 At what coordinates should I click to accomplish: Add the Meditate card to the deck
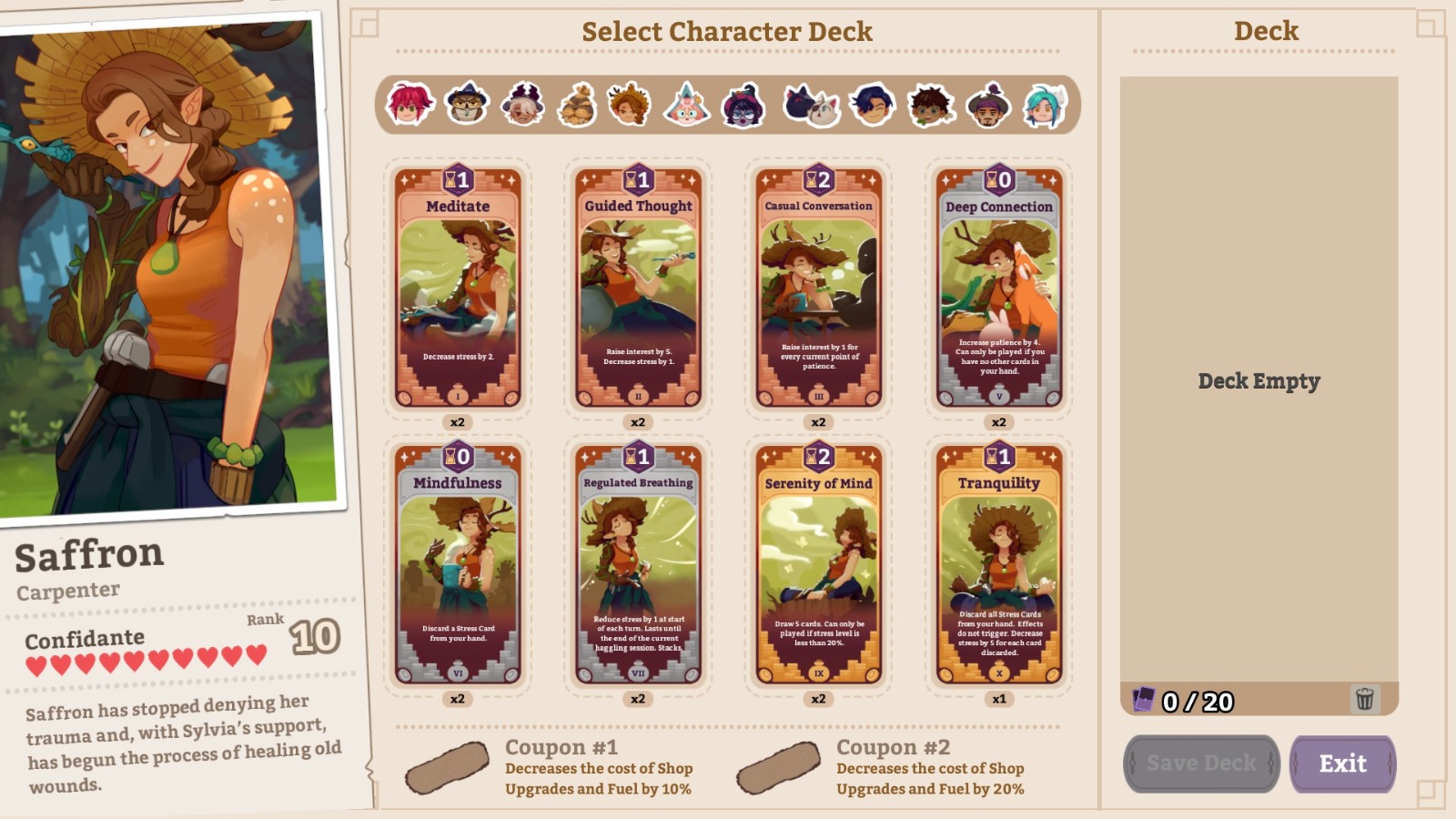pos(459,287)
